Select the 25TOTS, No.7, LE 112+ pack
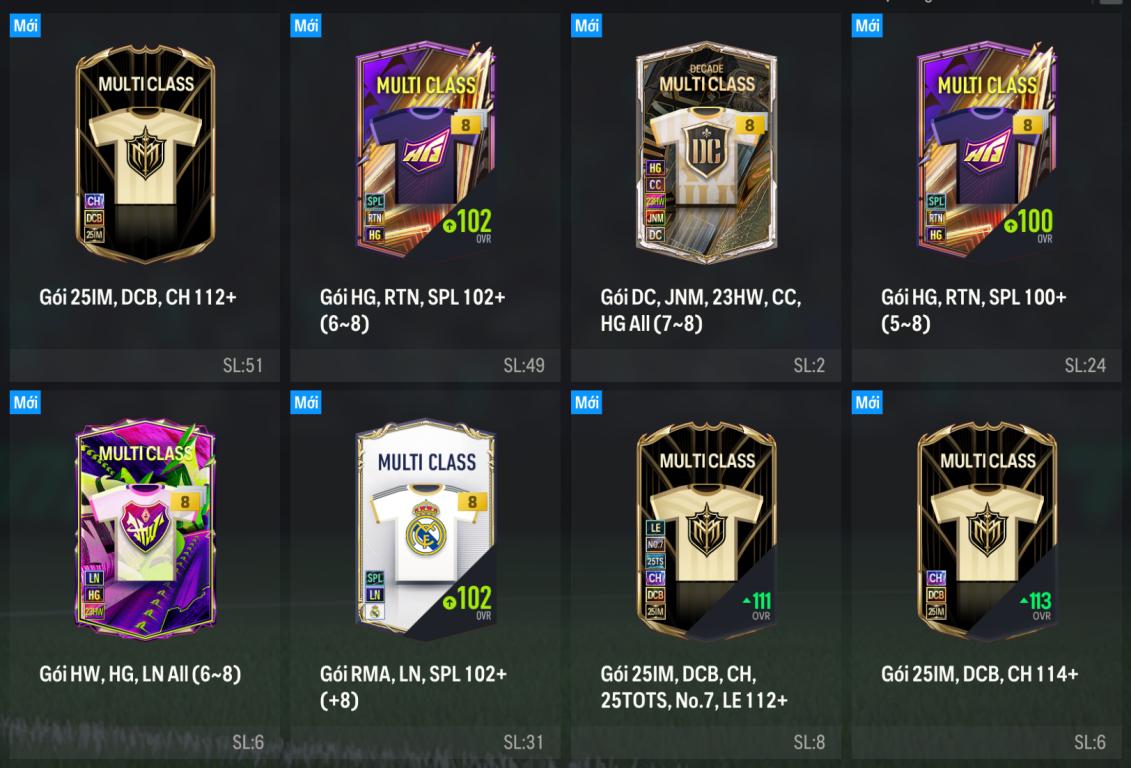1131x768 pixels. [706, 530]
